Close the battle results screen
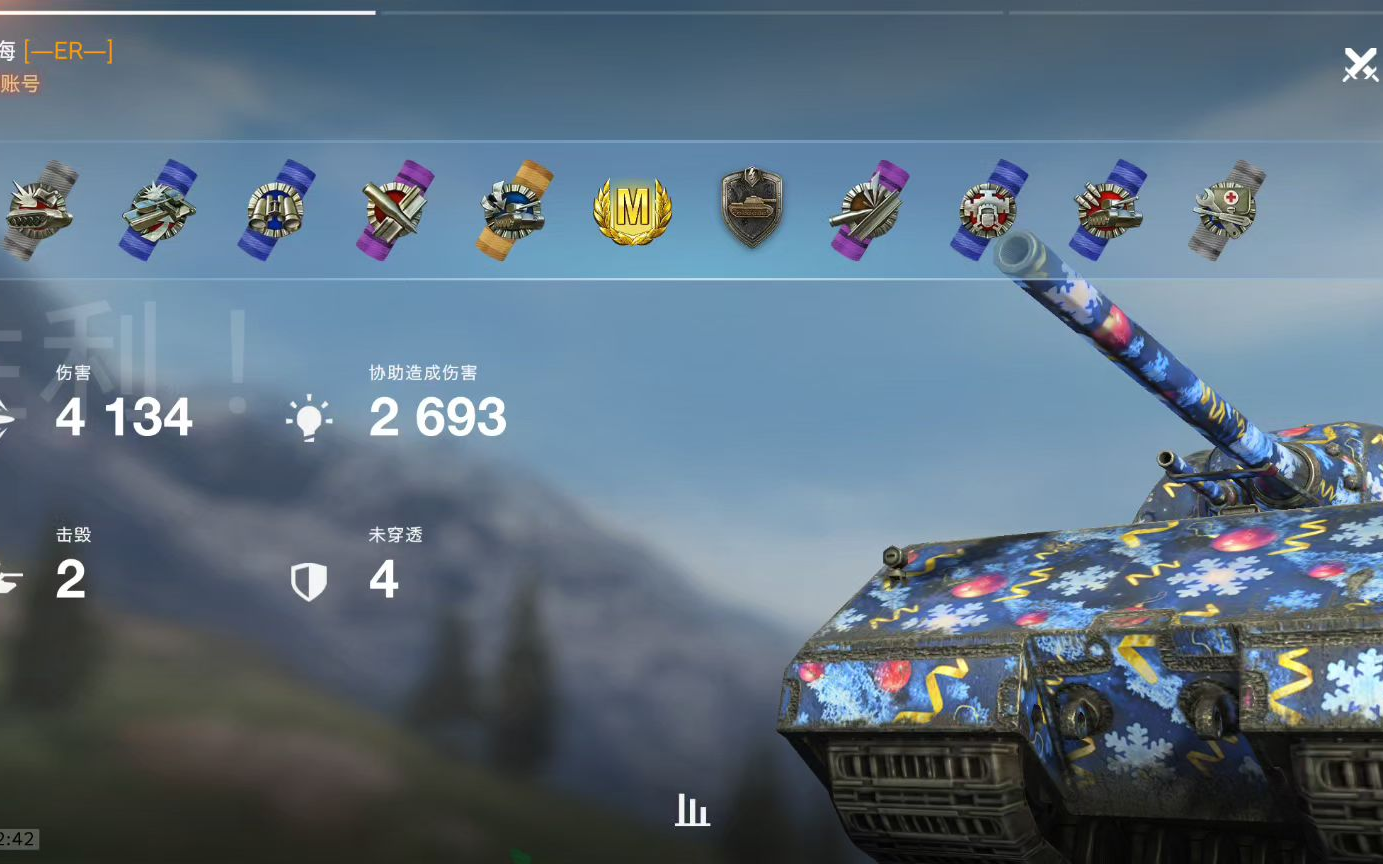This screenshot has width=1383, height=864. tap(1359, 65)
